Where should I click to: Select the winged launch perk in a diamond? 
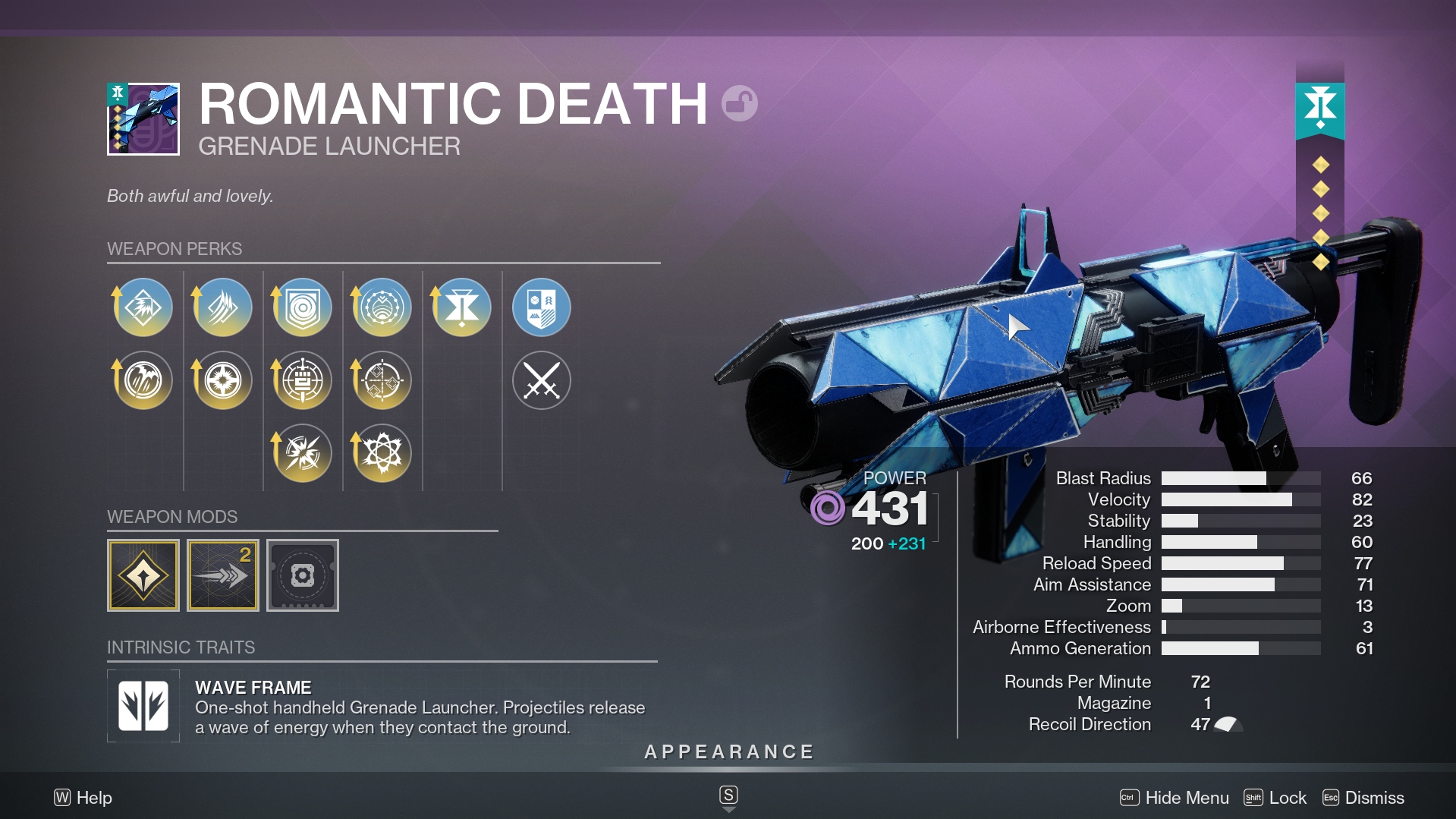tap(143, 307)
